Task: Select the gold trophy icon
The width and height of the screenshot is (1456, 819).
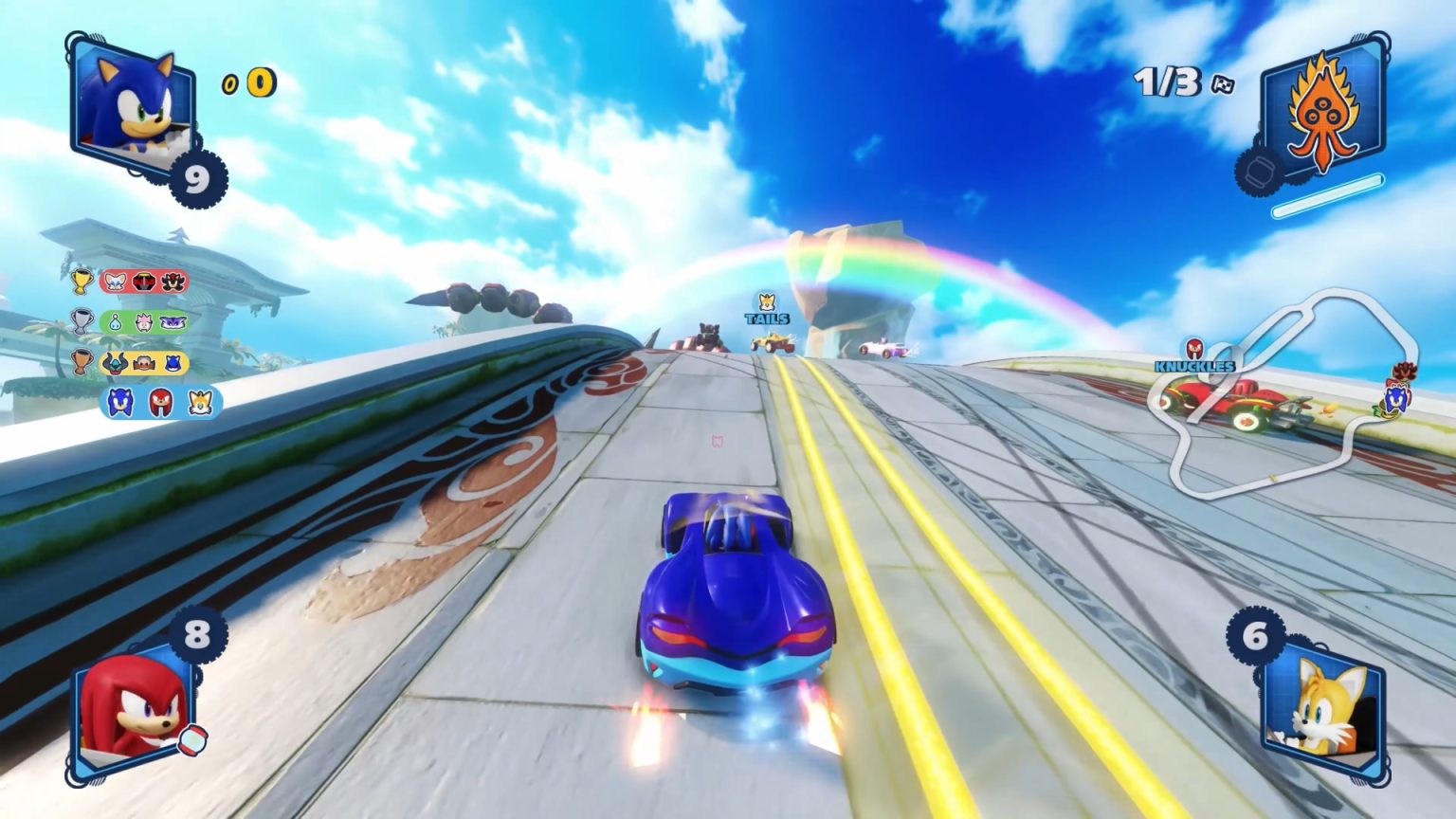Action: click(81, 282)
